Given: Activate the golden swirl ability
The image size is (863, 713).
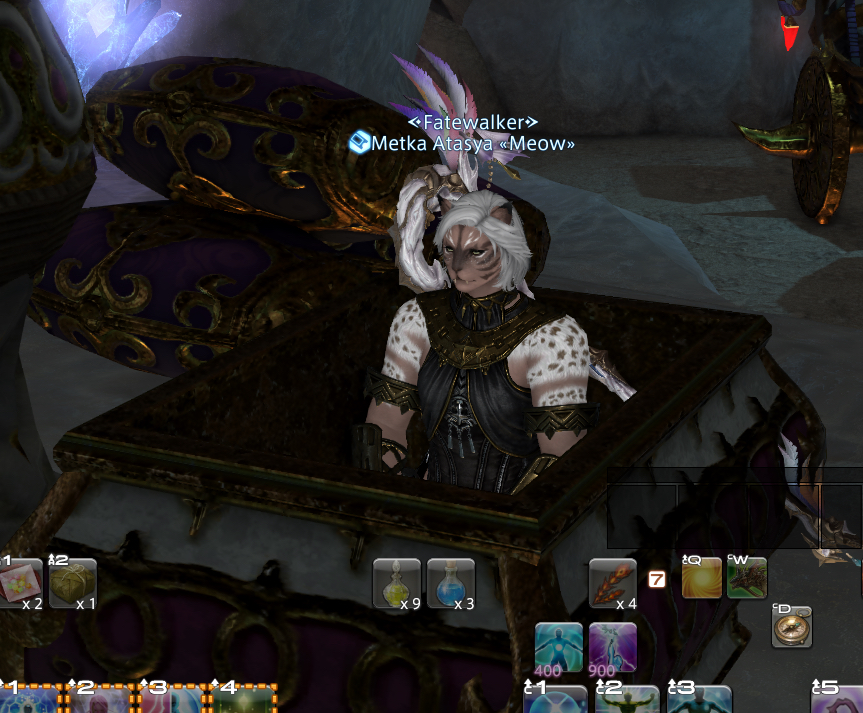Looking at the screenshot, I should 701,578.
